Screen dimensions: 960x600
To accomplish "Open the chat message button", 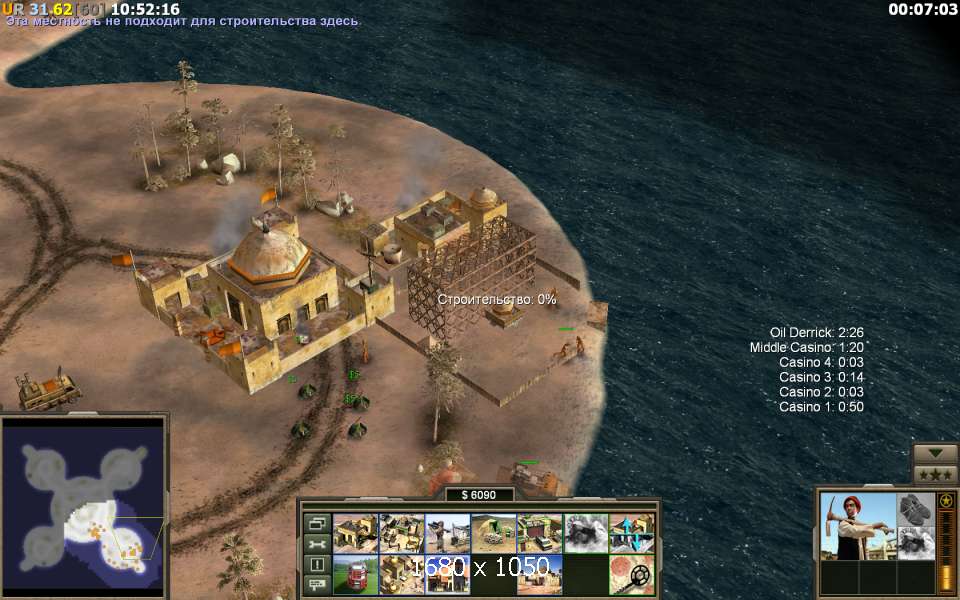I will (x=317, y=585).
